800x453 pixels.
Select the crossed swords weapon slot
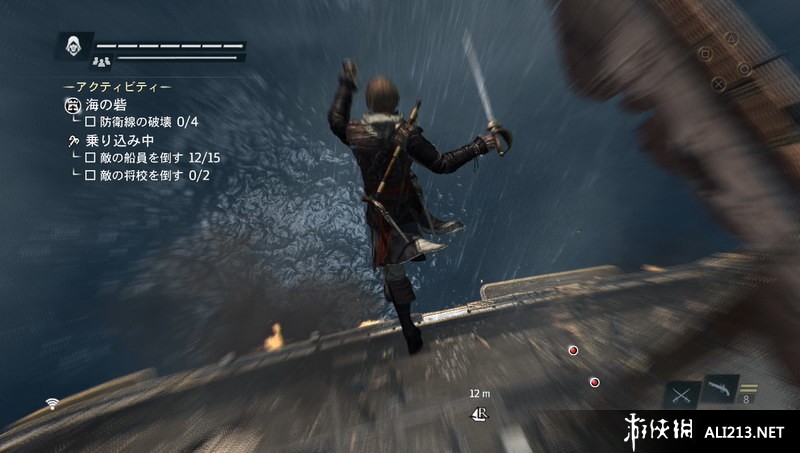point(683,394)
